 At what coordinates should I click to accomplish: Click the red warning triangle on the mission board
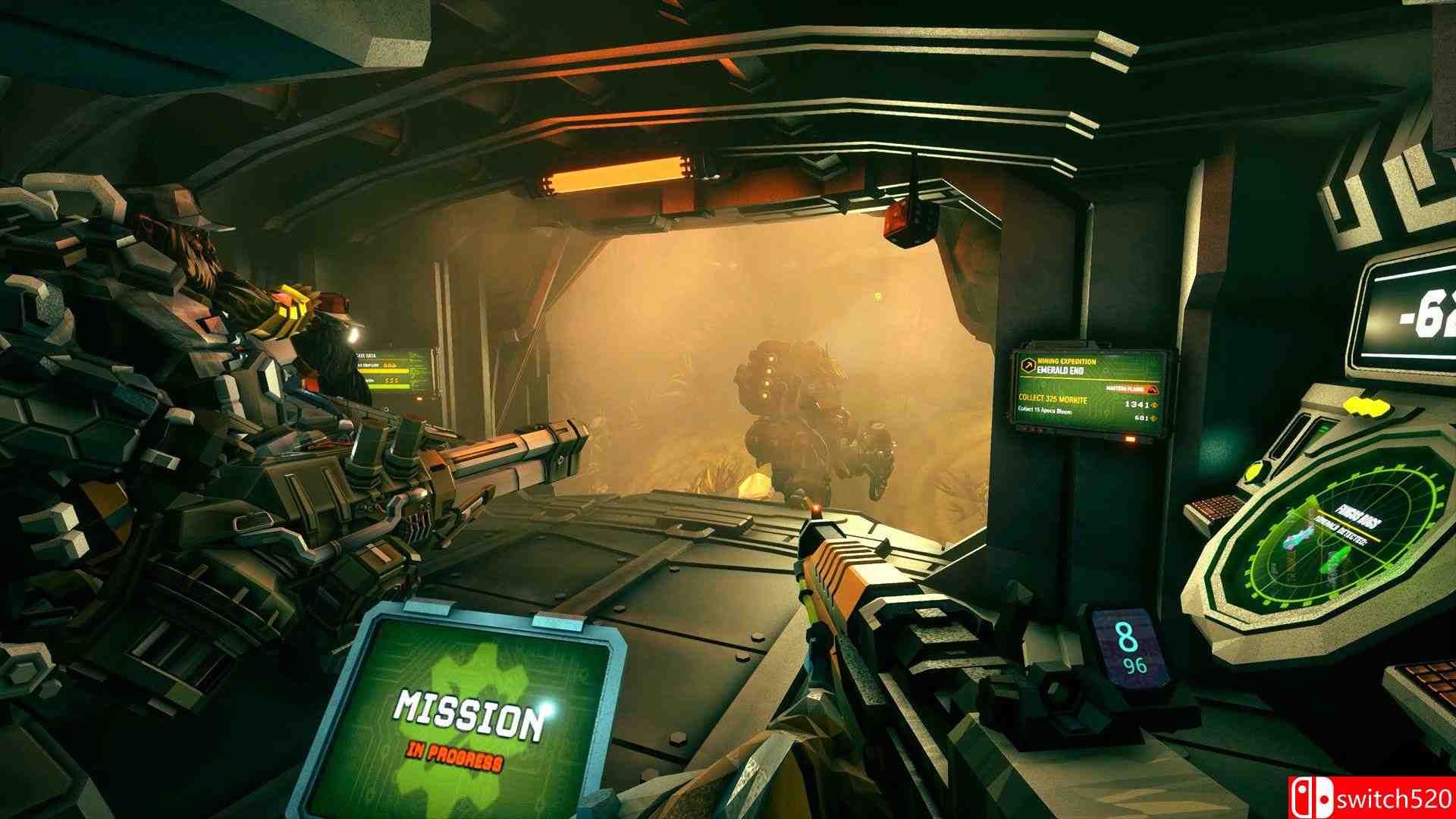1153,390
